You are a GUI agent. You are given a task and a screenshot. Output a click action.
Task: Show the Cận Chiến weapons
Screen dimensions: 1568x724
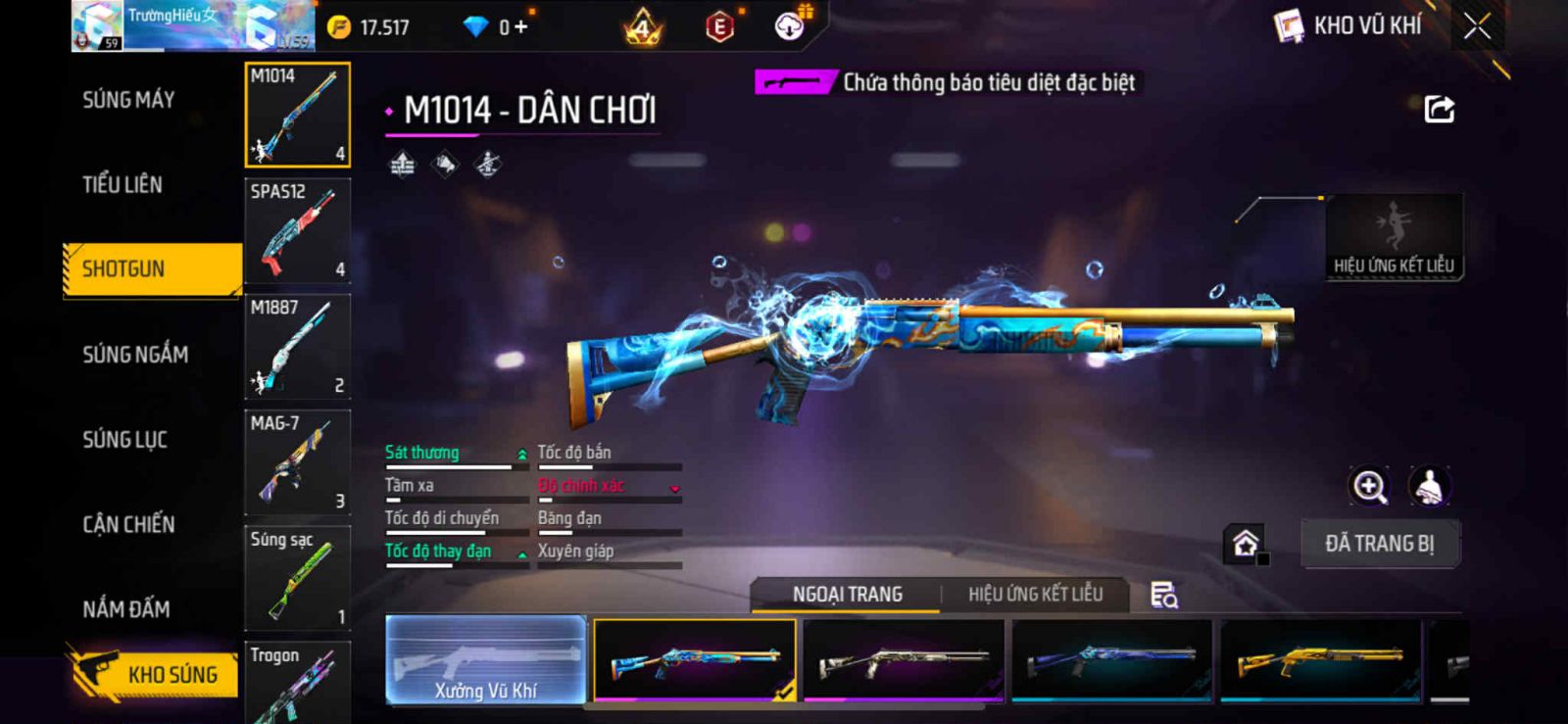128,524
